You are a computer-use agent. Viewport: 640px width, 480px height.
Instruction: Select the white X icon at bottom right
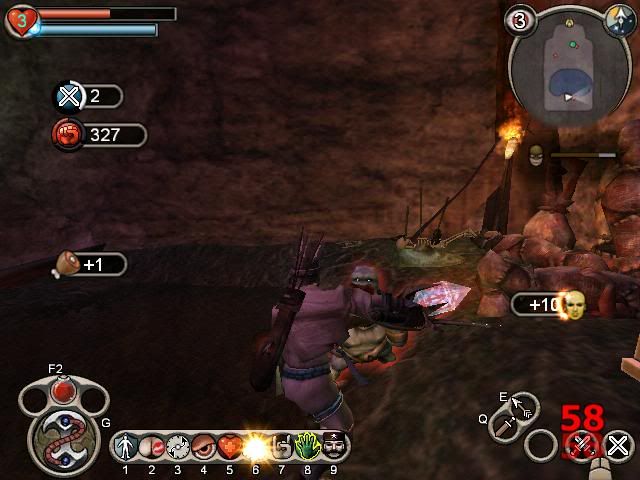tap(618, 445)
